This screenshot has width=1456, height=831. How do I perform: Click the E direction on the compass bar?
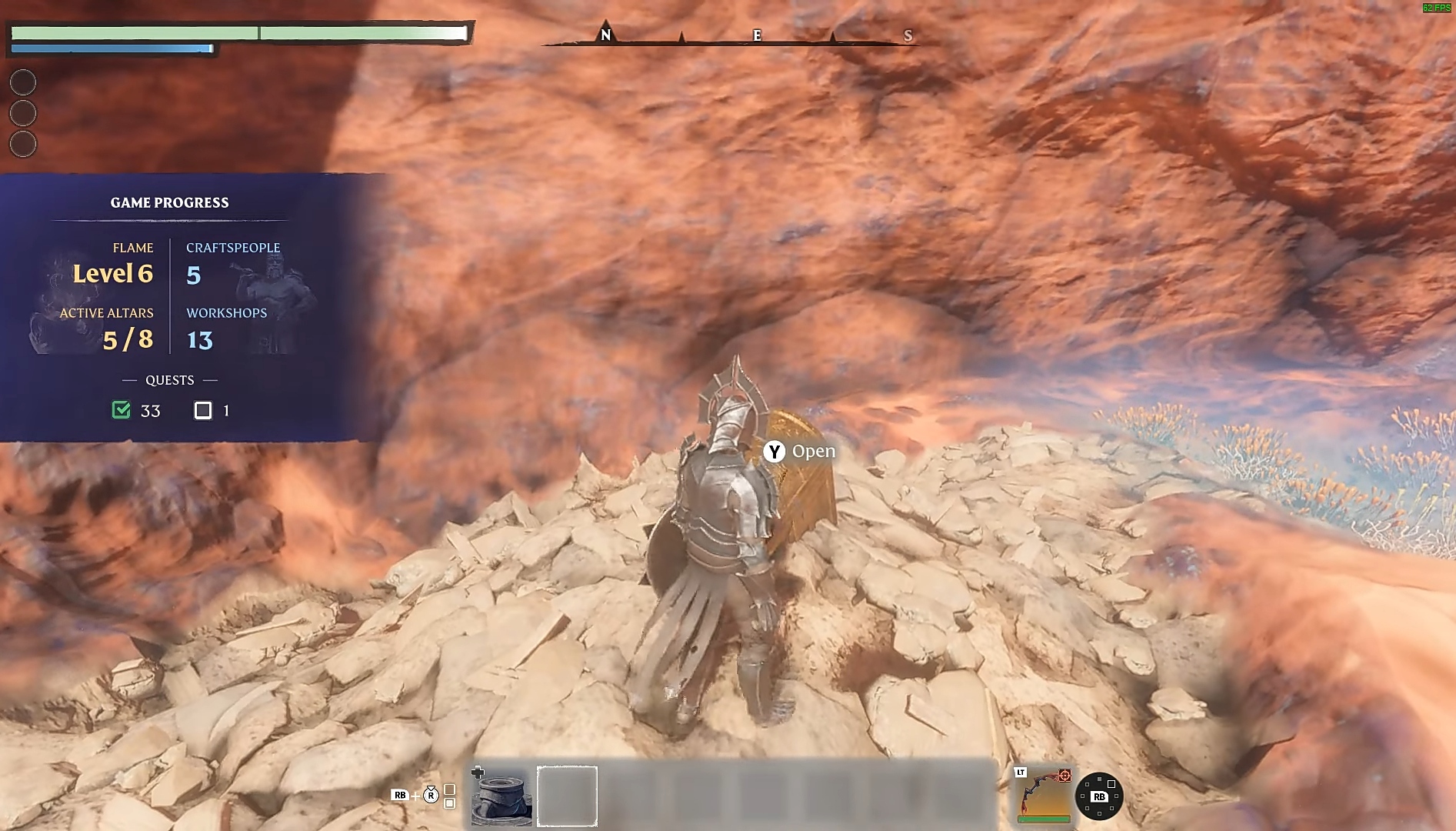click(x=757, y=35)
